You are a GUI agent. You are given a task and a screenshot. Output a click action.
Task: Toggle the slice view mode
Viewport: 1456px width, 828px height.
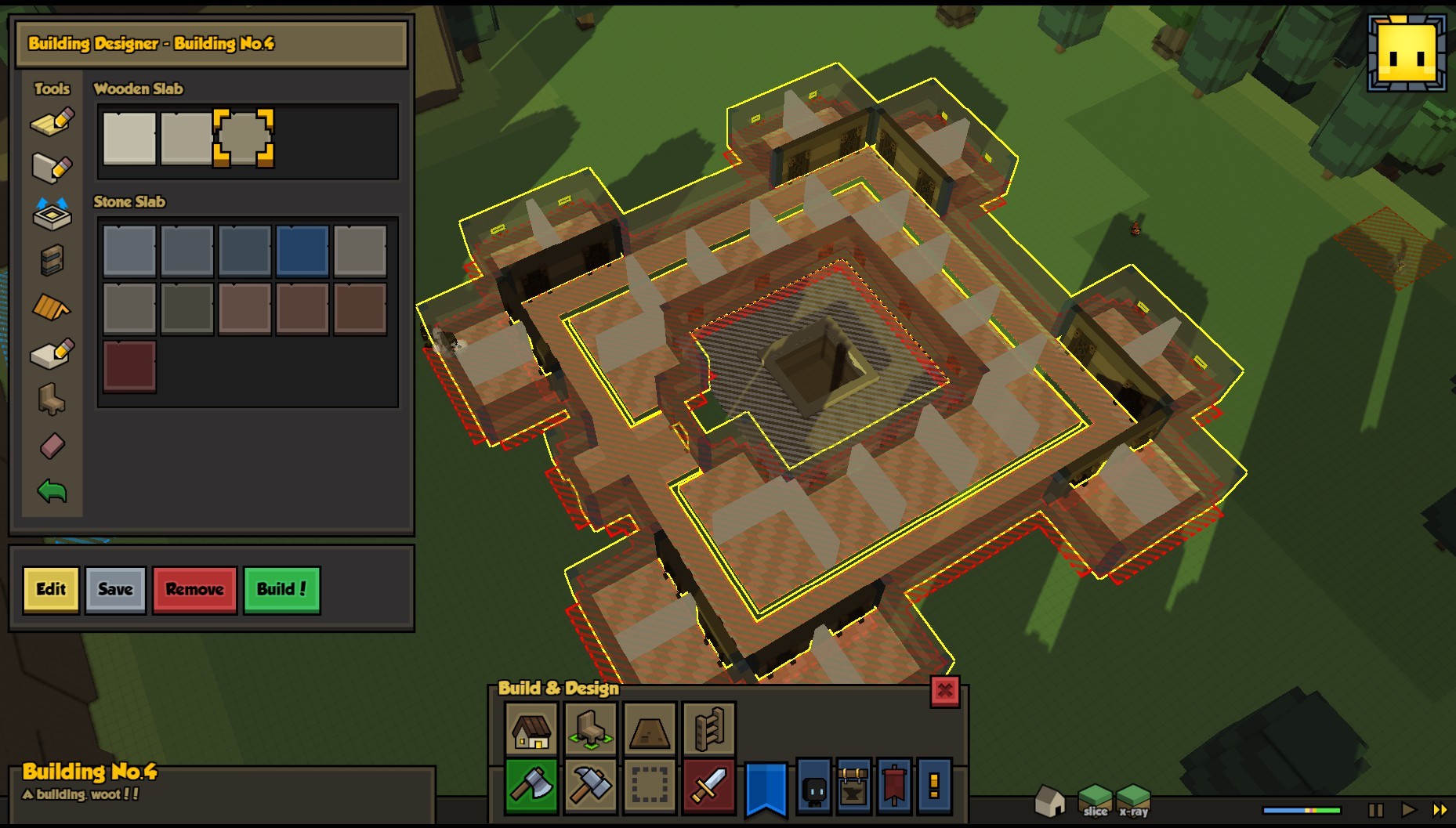(x=1095, y=801)
